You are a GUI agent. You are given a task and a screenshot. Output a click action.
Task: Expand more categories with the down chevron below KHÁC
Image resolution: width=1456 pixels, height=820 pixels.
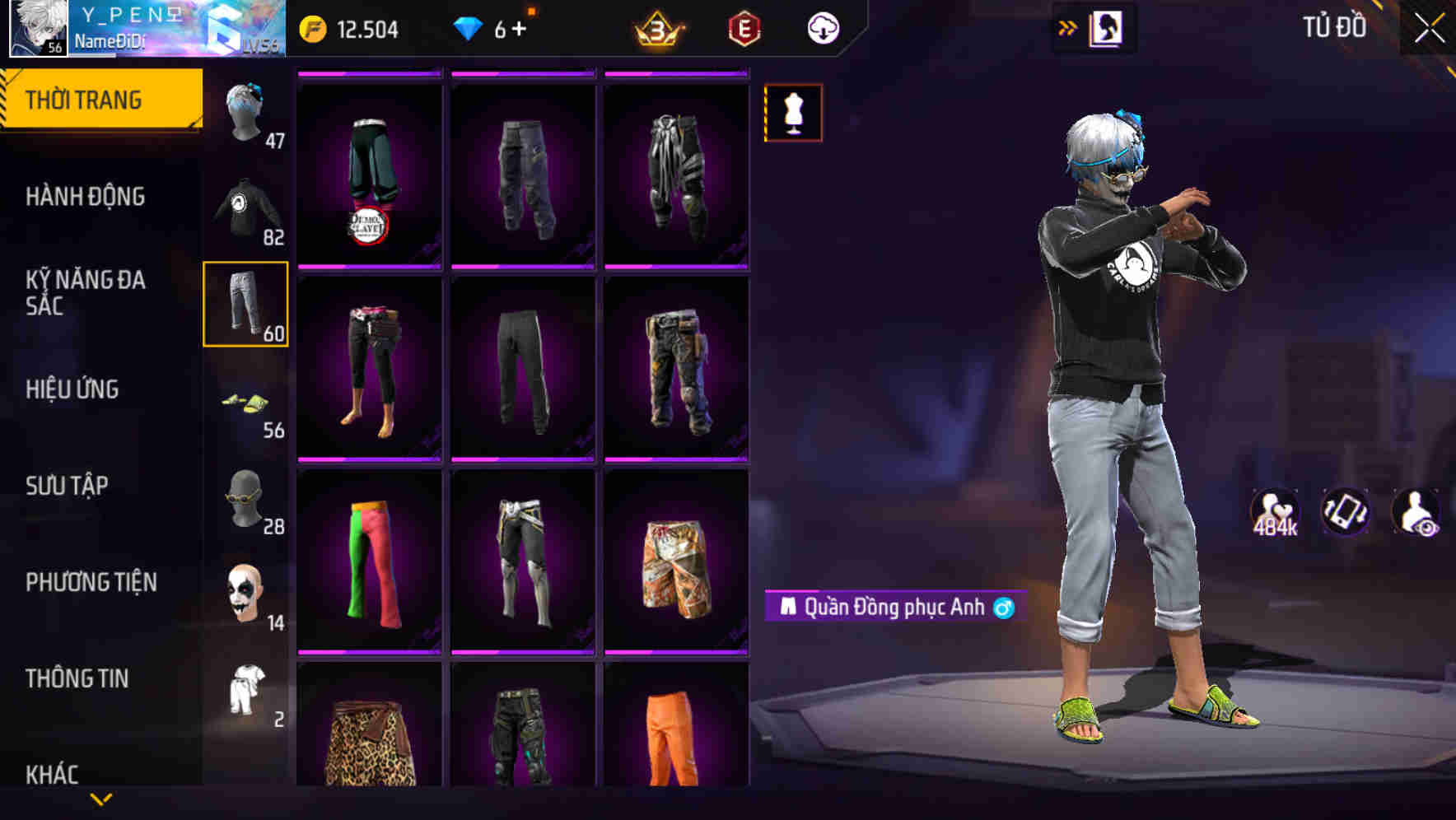click(100, 800)
